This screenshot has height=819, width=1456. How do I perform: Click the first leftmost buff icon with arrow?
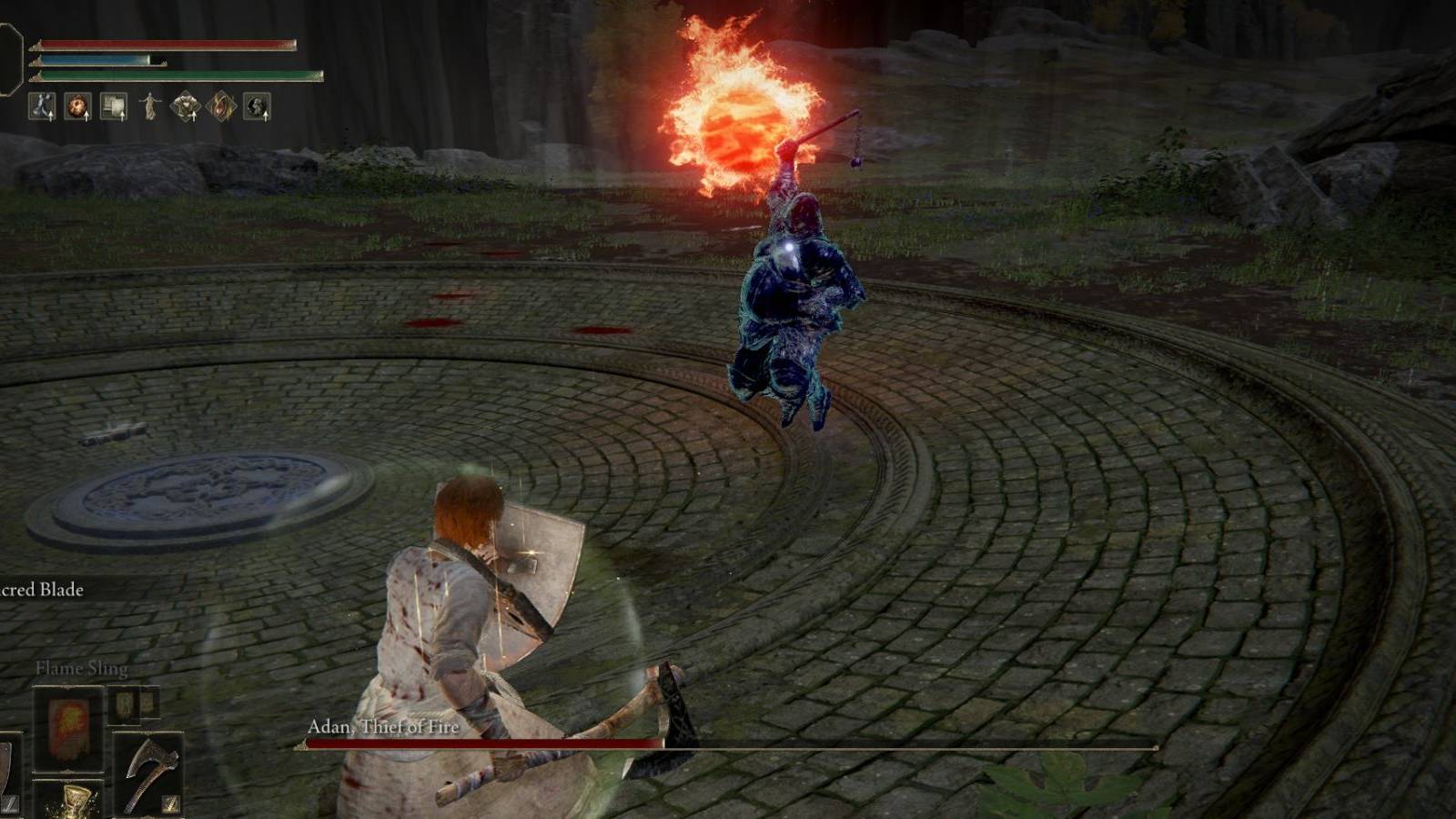pos(42,105)
